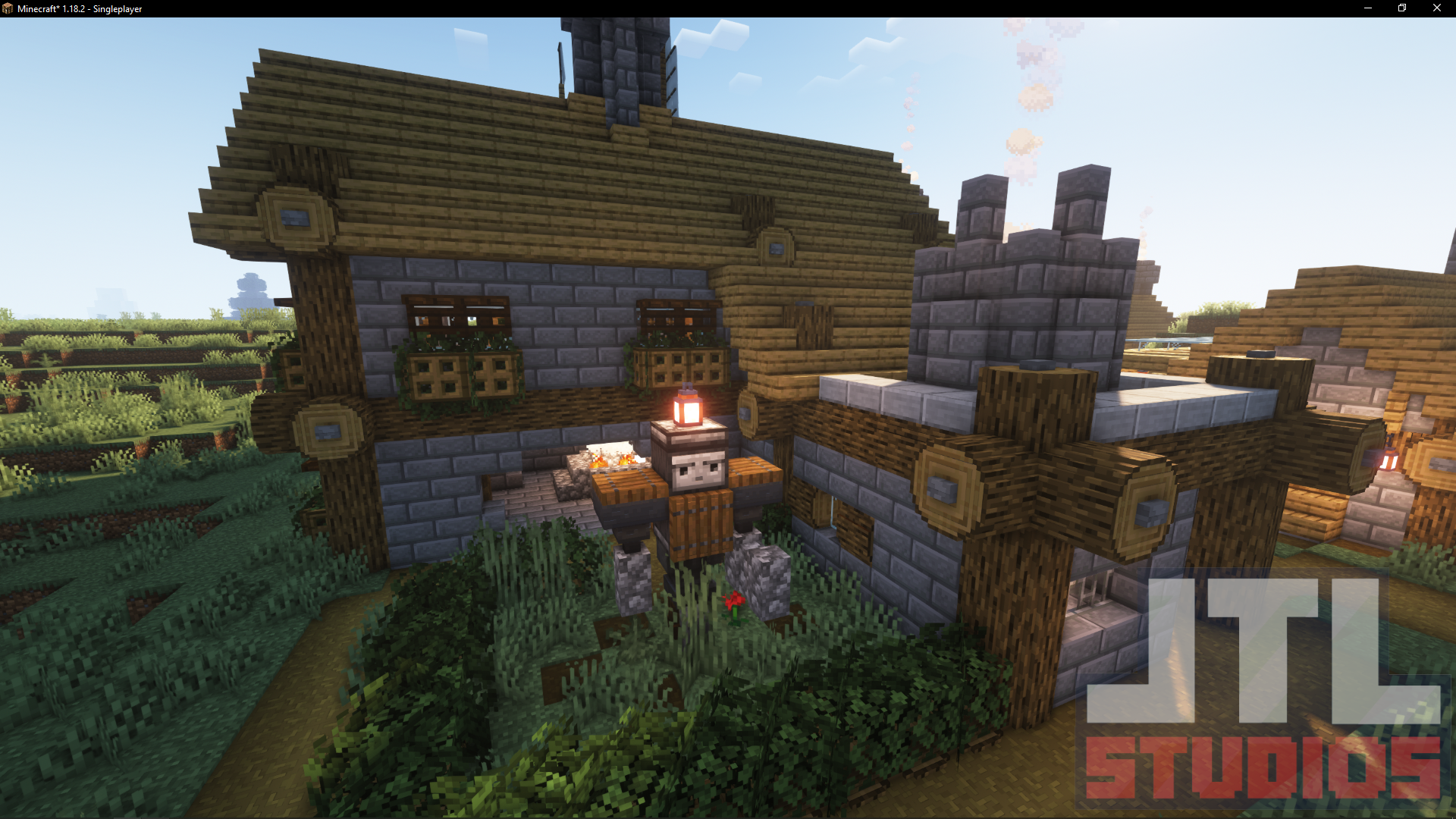
Task: Select the scarecrow's carved head
Action: pyautogui.click(x=694, y=470)
